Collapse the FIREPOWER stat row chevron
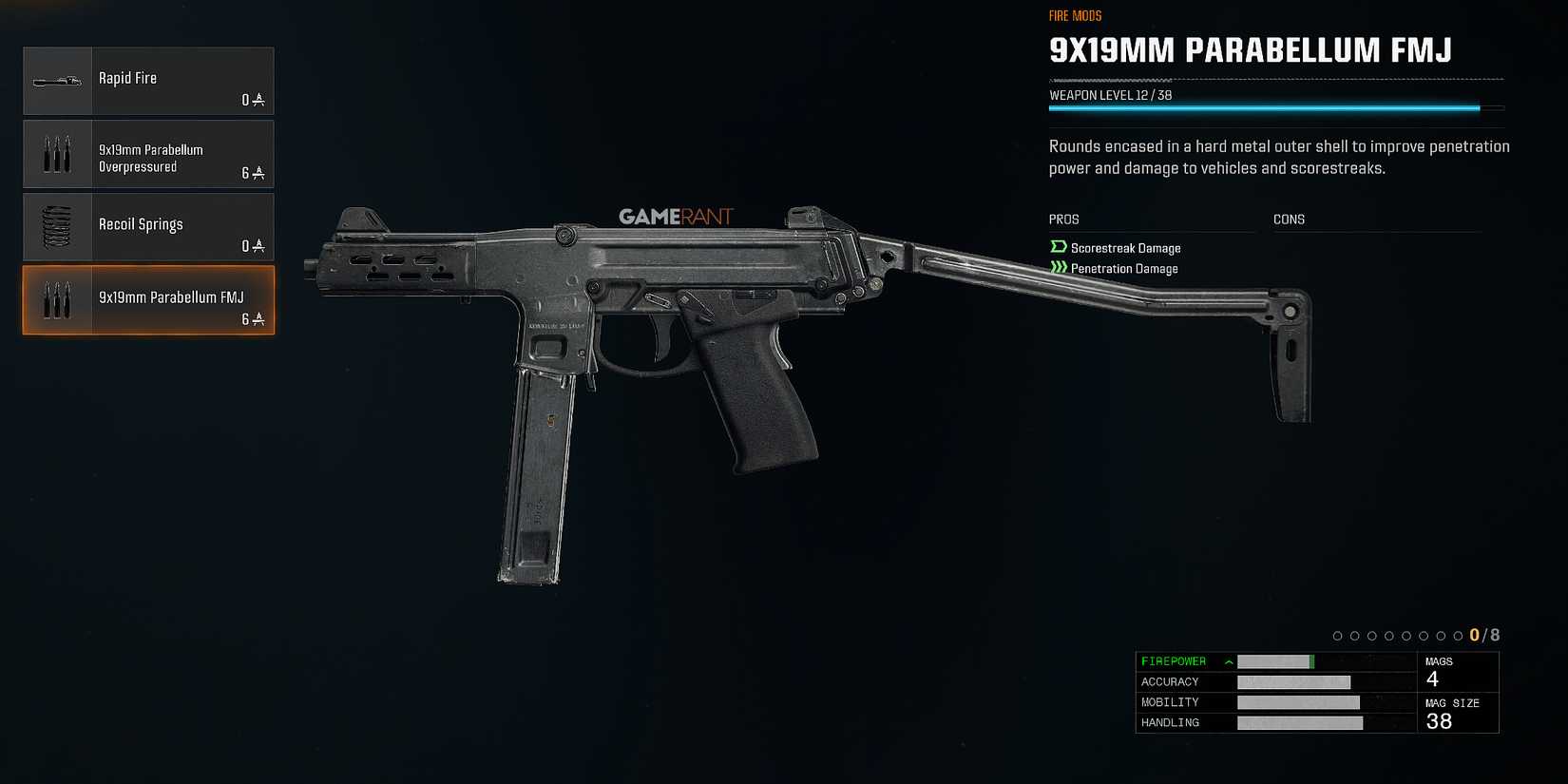Image resolution: width=1568 pixels, height=784 pixels. (x=1227, y=660)
